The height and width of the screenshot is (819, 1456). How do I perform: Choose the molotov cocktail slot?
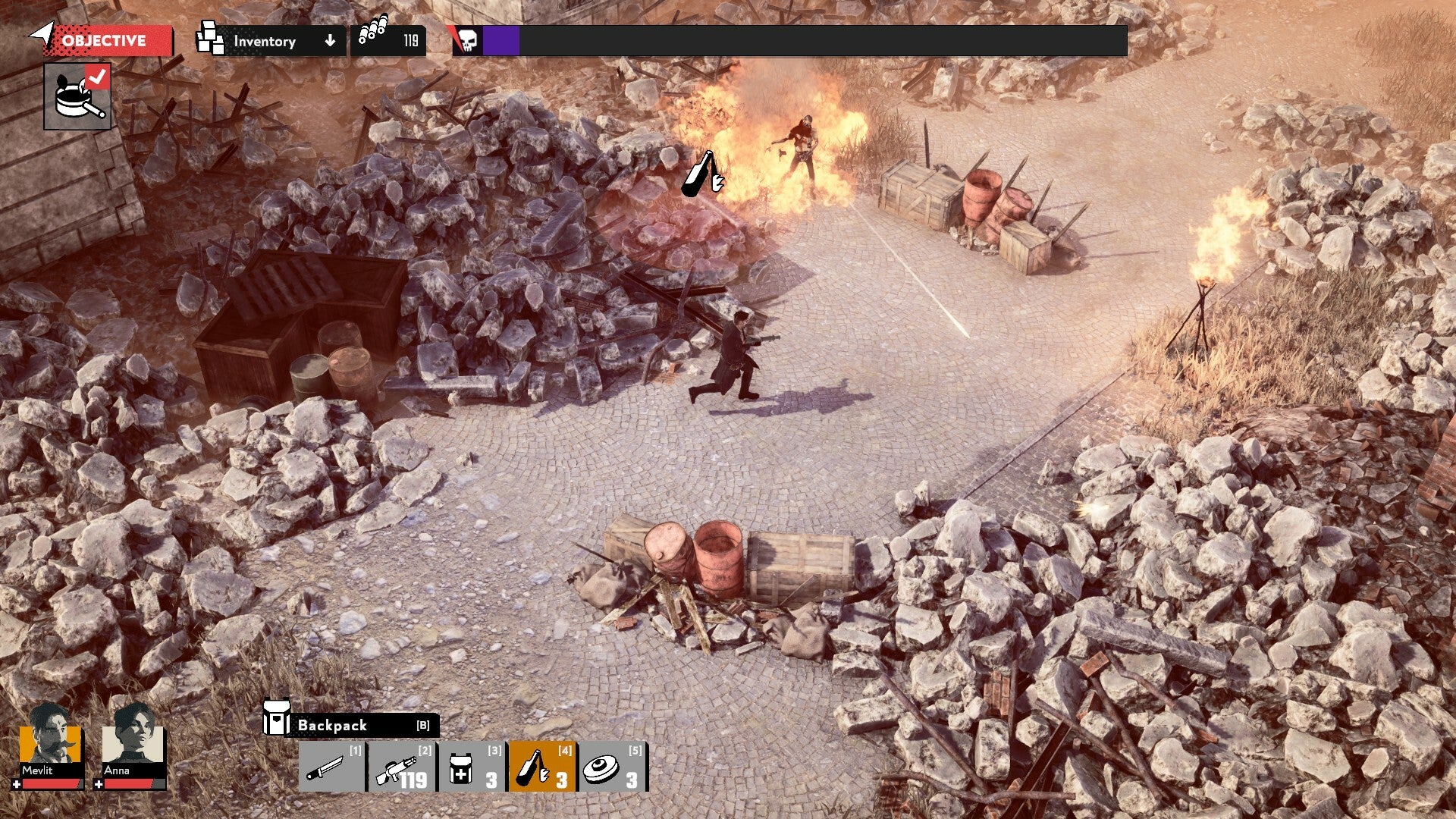(x=542, y=767)
